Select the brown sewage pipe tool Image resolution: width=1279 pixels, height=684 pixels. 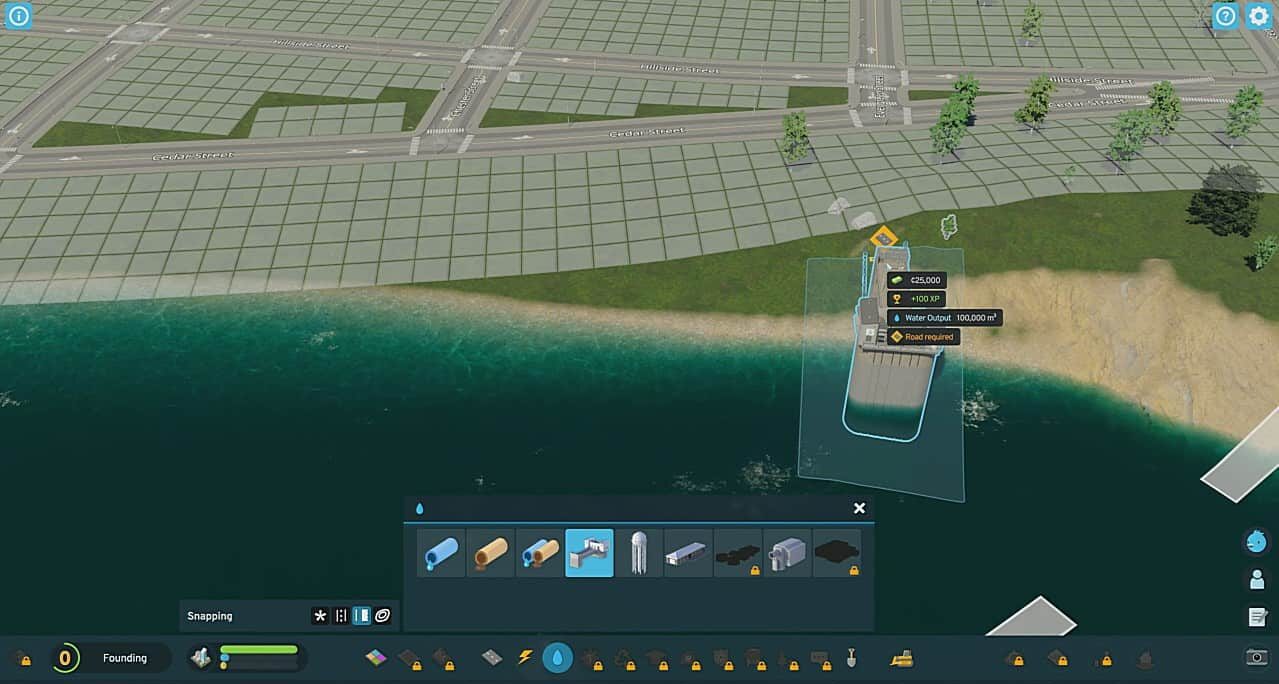pyautogui.click(x=490, y=553)
